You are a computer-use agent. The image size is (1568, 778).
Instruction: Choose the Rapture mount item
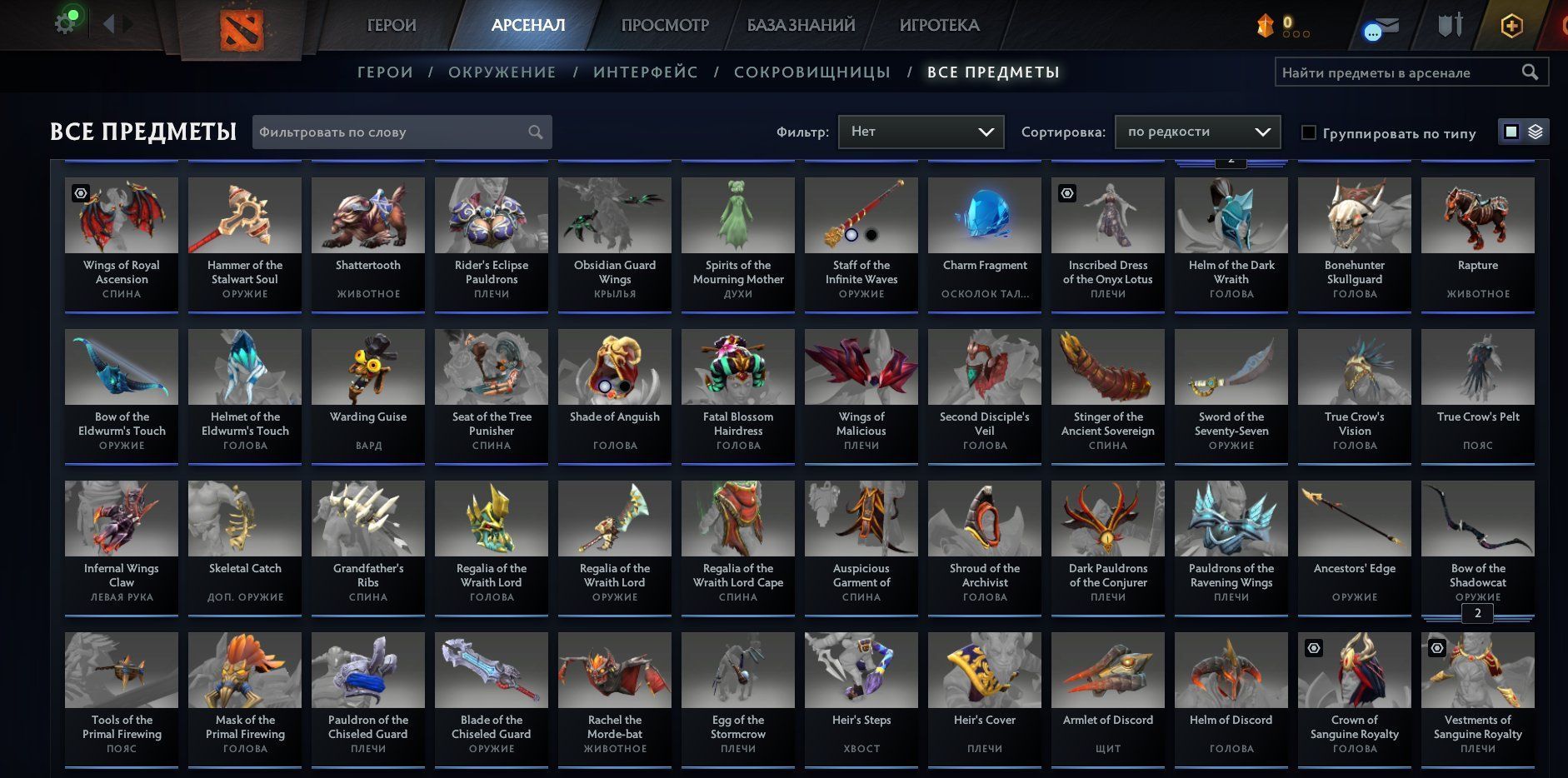click(x=1478, y=242)
